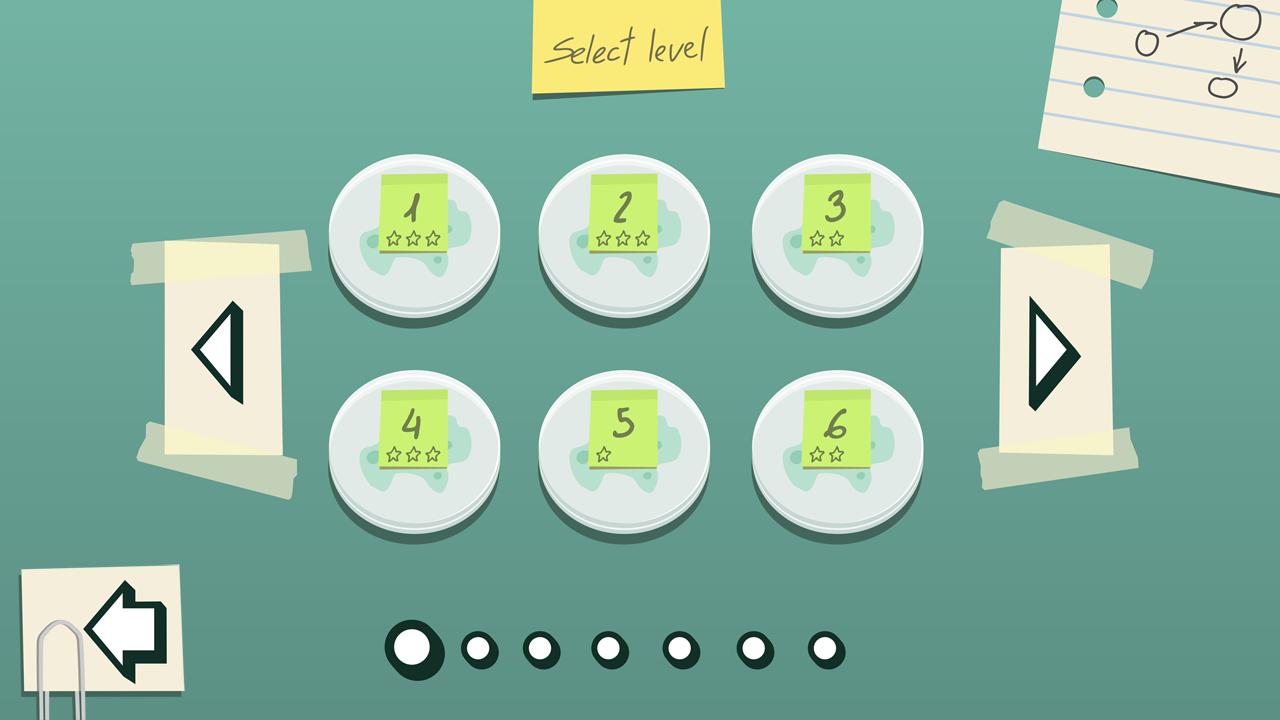Click the Select level sticky note
The height and width of the screenshot is (720, 1280).
627,47
